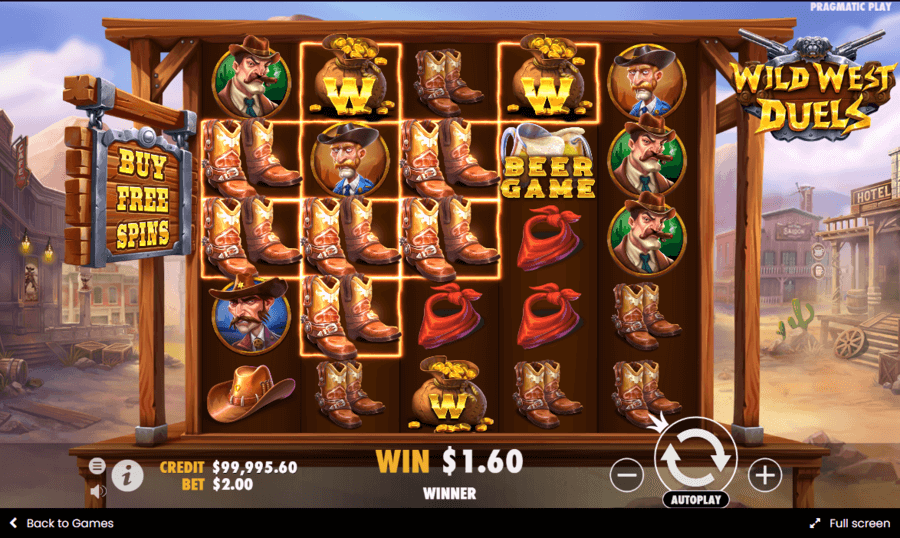The width and height of the screenshot is (900, 538).
Task: Open the Buy Free Spins sign
Action: (x=143, y=198)
